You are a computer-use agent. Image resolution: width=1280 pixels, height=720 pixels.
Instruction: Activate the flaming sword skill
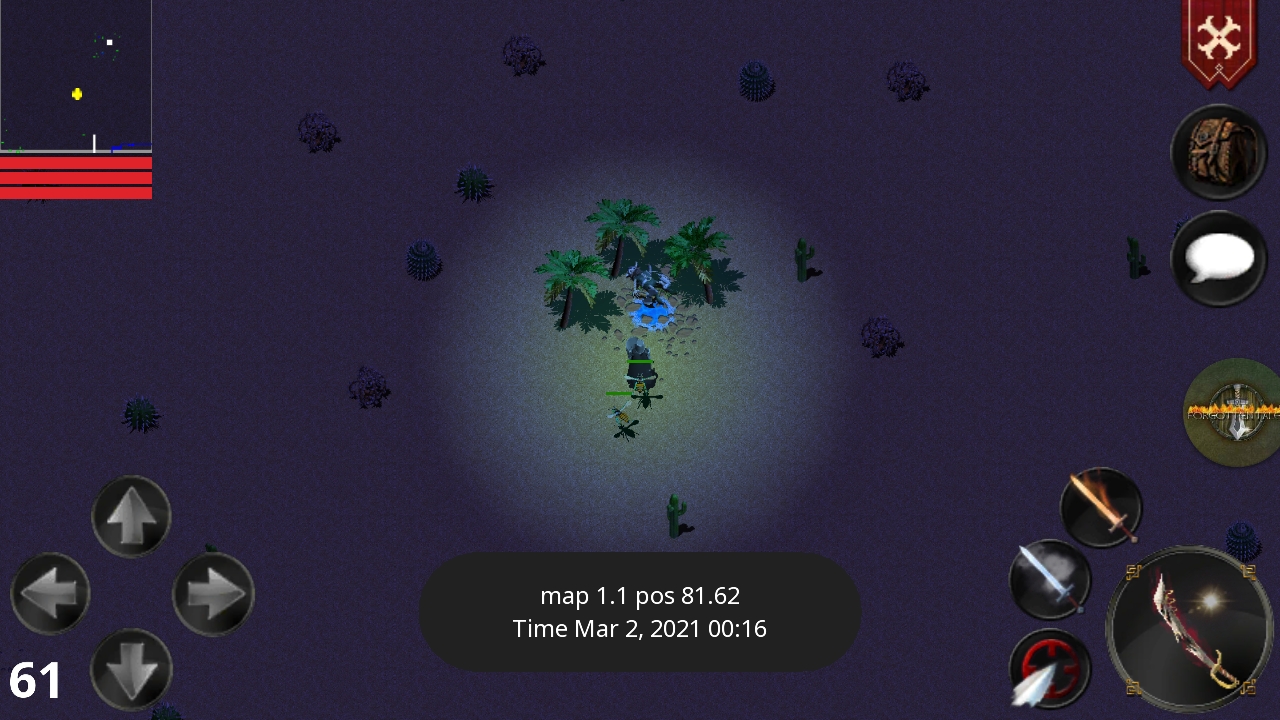coord(1100,507)
